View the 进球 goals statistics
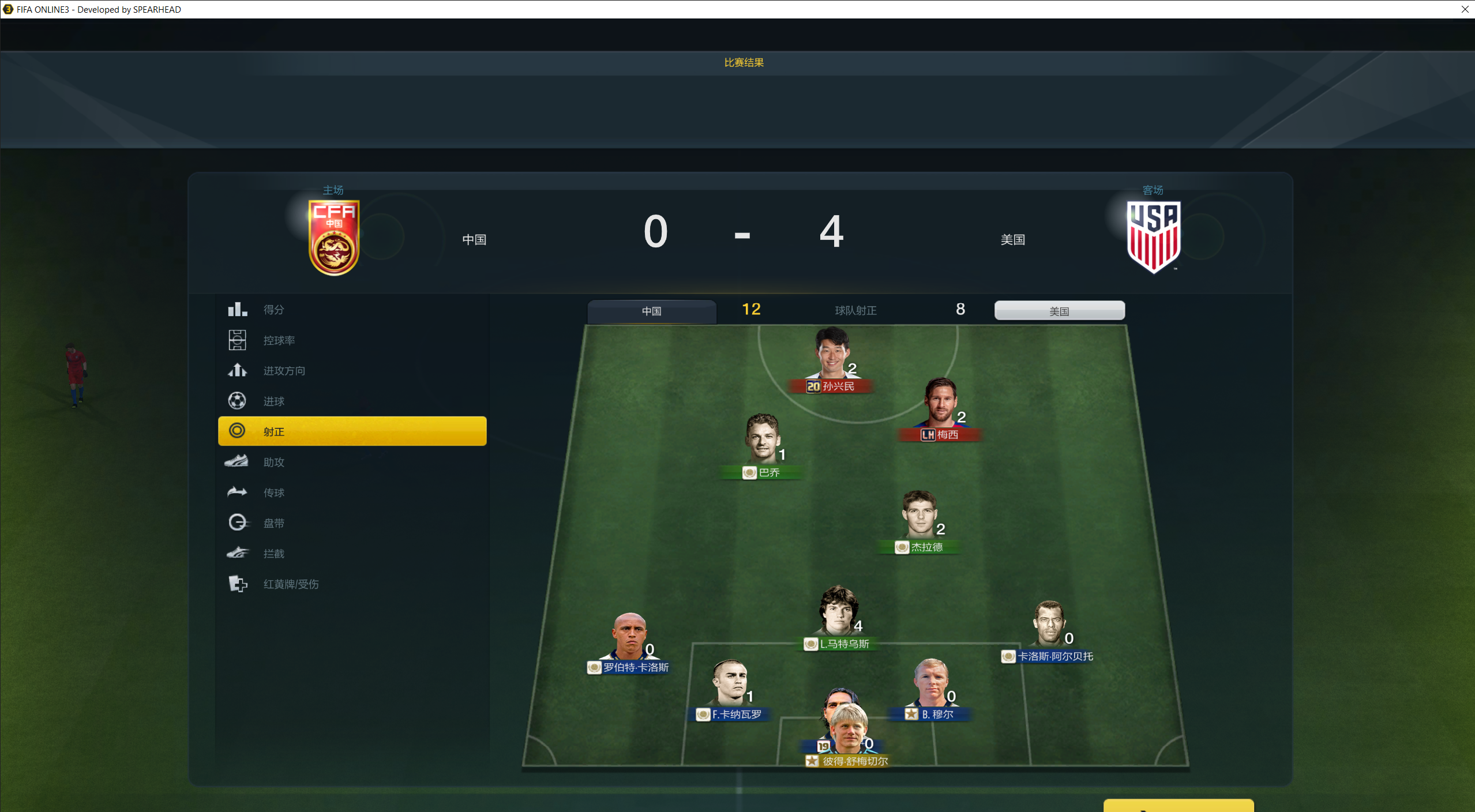 (x=274, y=401)
